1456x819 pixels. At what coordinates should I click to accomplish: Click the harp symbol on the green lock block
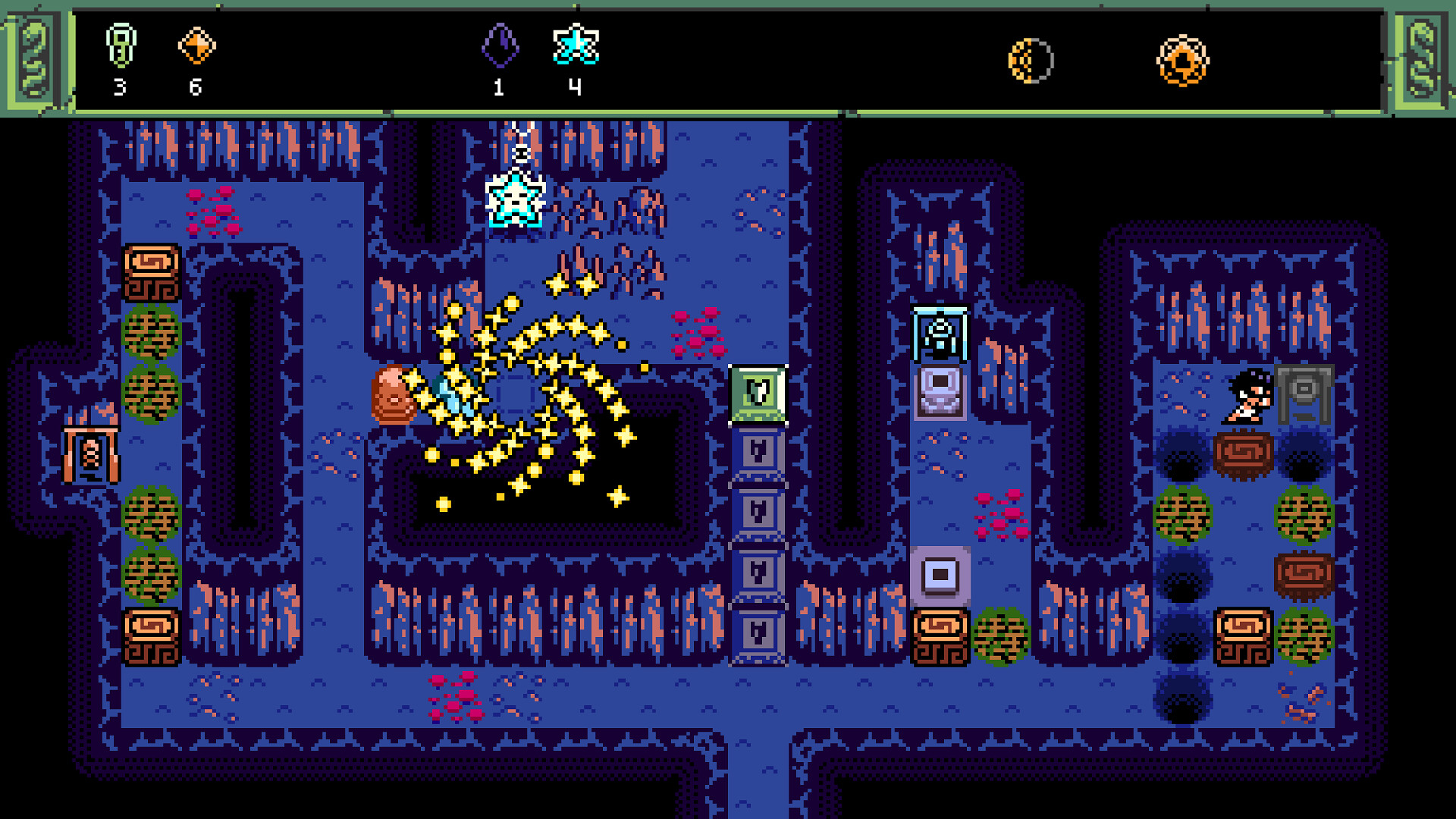(757, 392)
